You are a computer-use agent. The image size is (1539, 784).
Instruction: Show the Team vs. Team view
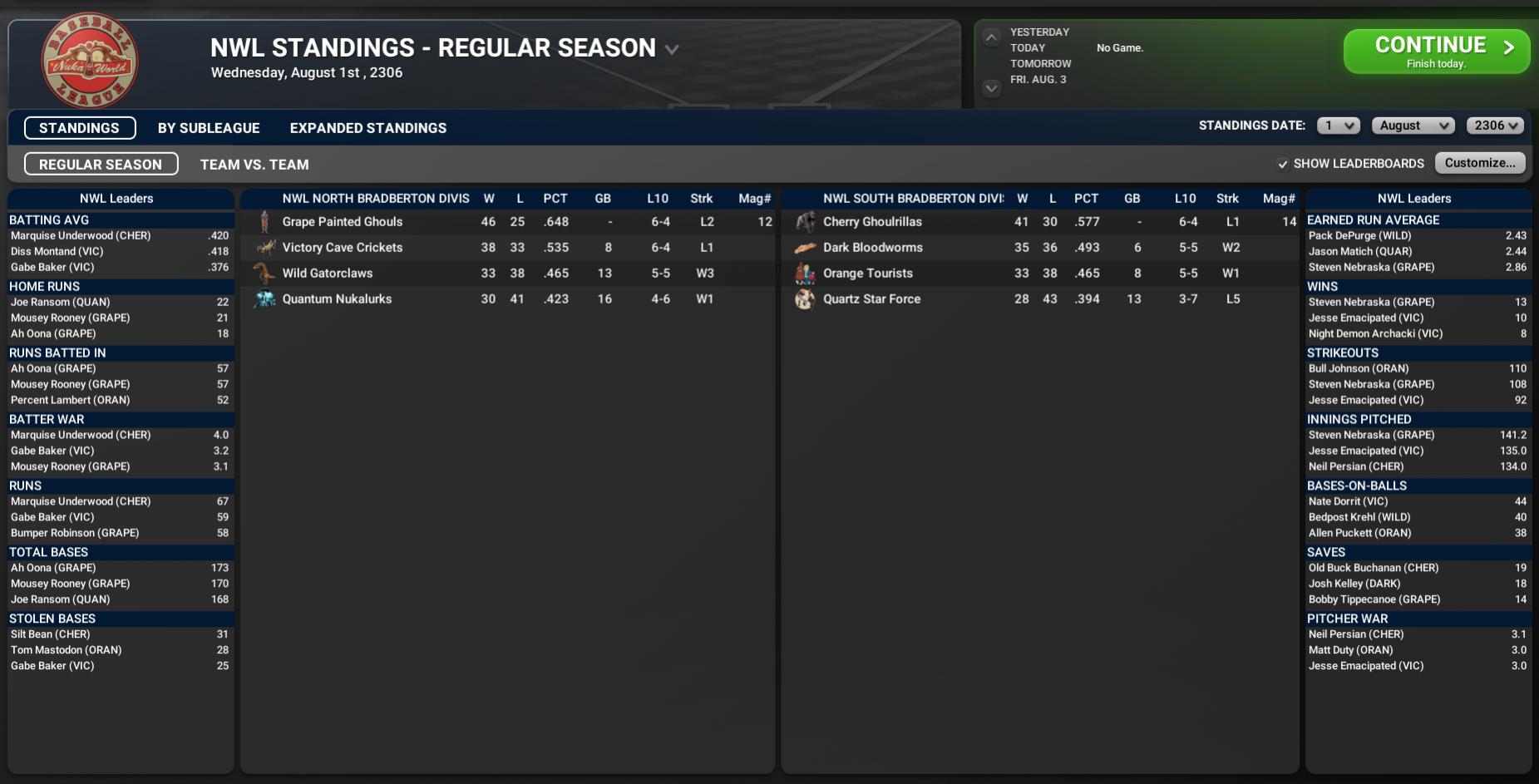[254, 165]
